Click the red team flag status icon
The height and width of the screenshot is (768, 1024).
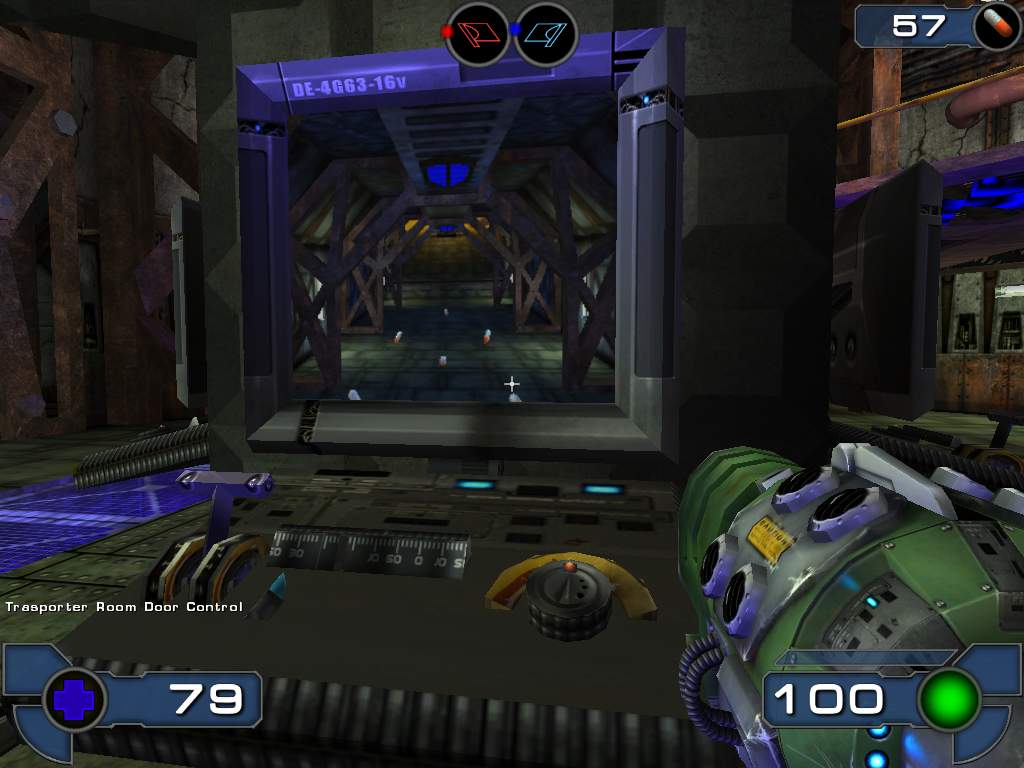477,33
